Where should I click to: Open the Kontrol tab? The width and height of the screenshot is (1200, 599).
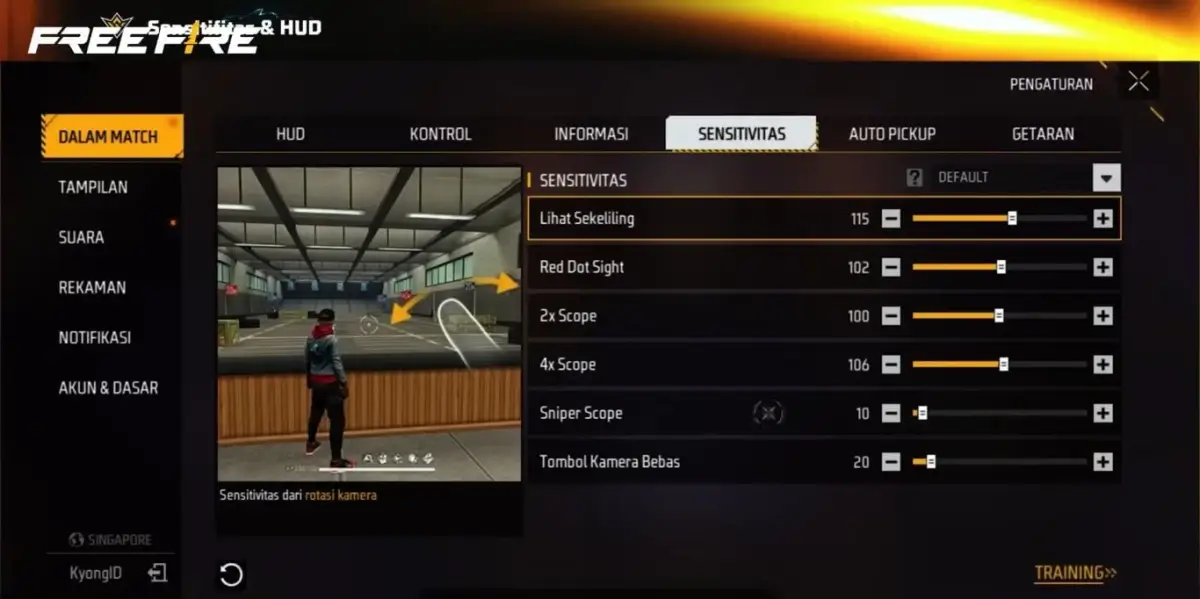[440, 134]
